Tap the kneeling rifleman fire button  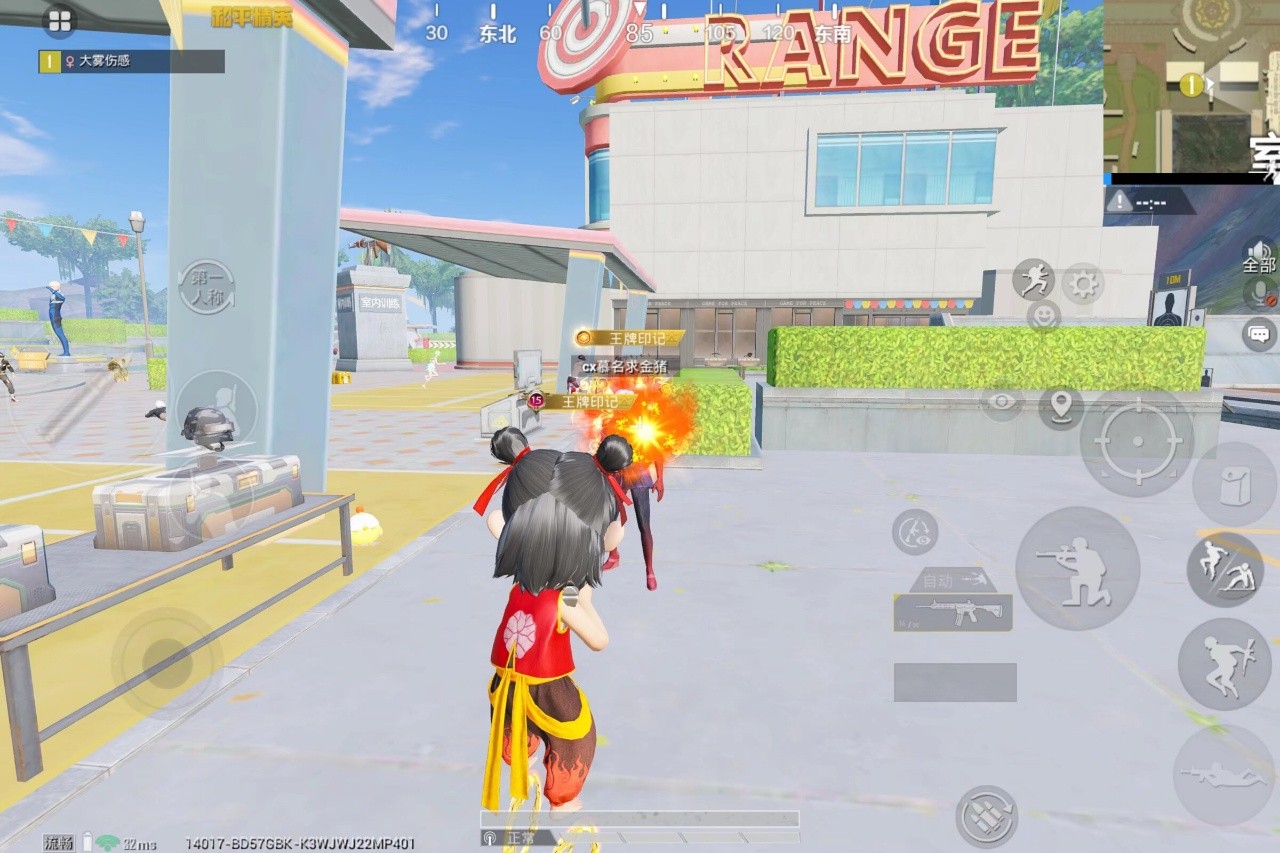(1077, 568)
